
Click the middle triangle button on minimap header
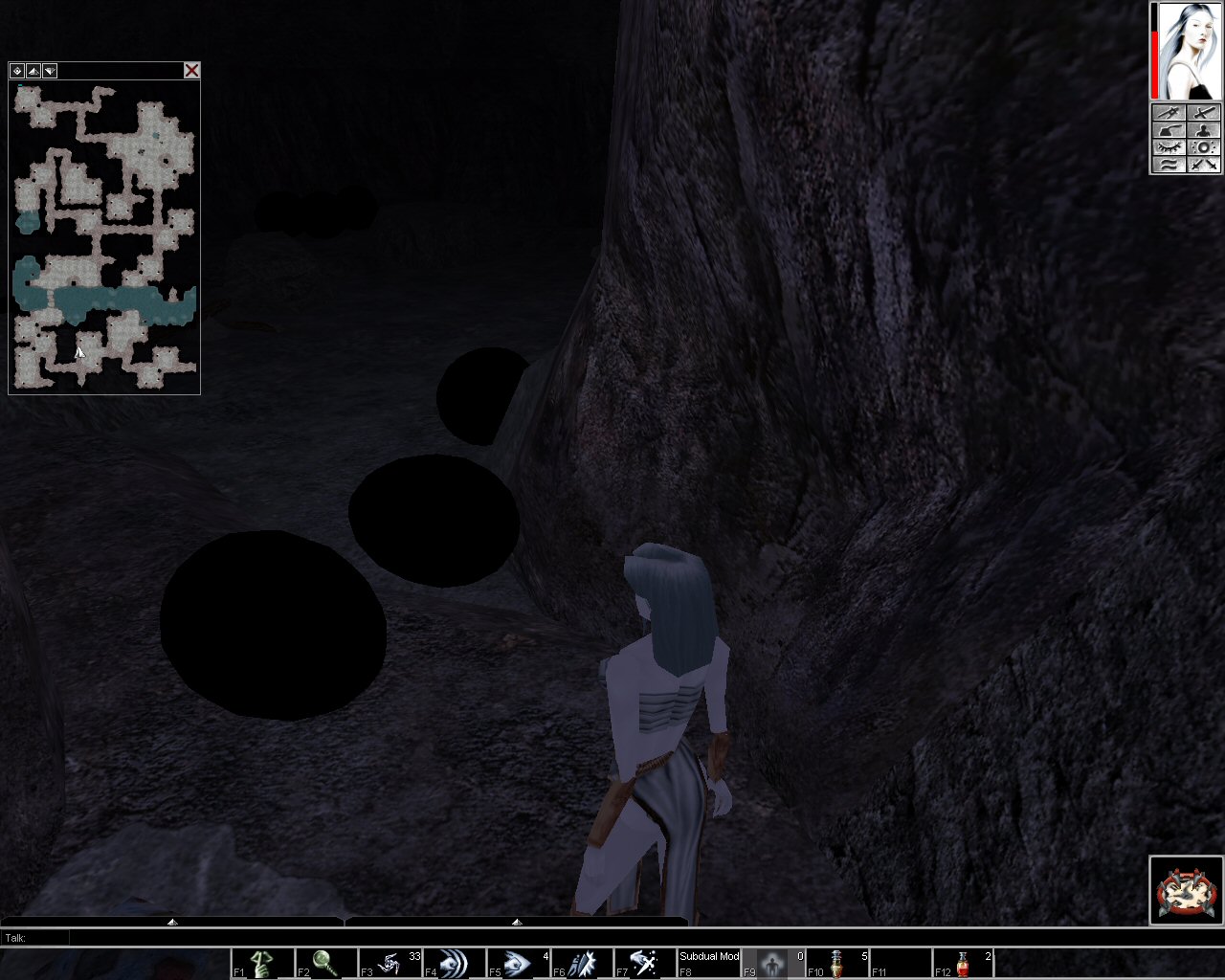33,71
